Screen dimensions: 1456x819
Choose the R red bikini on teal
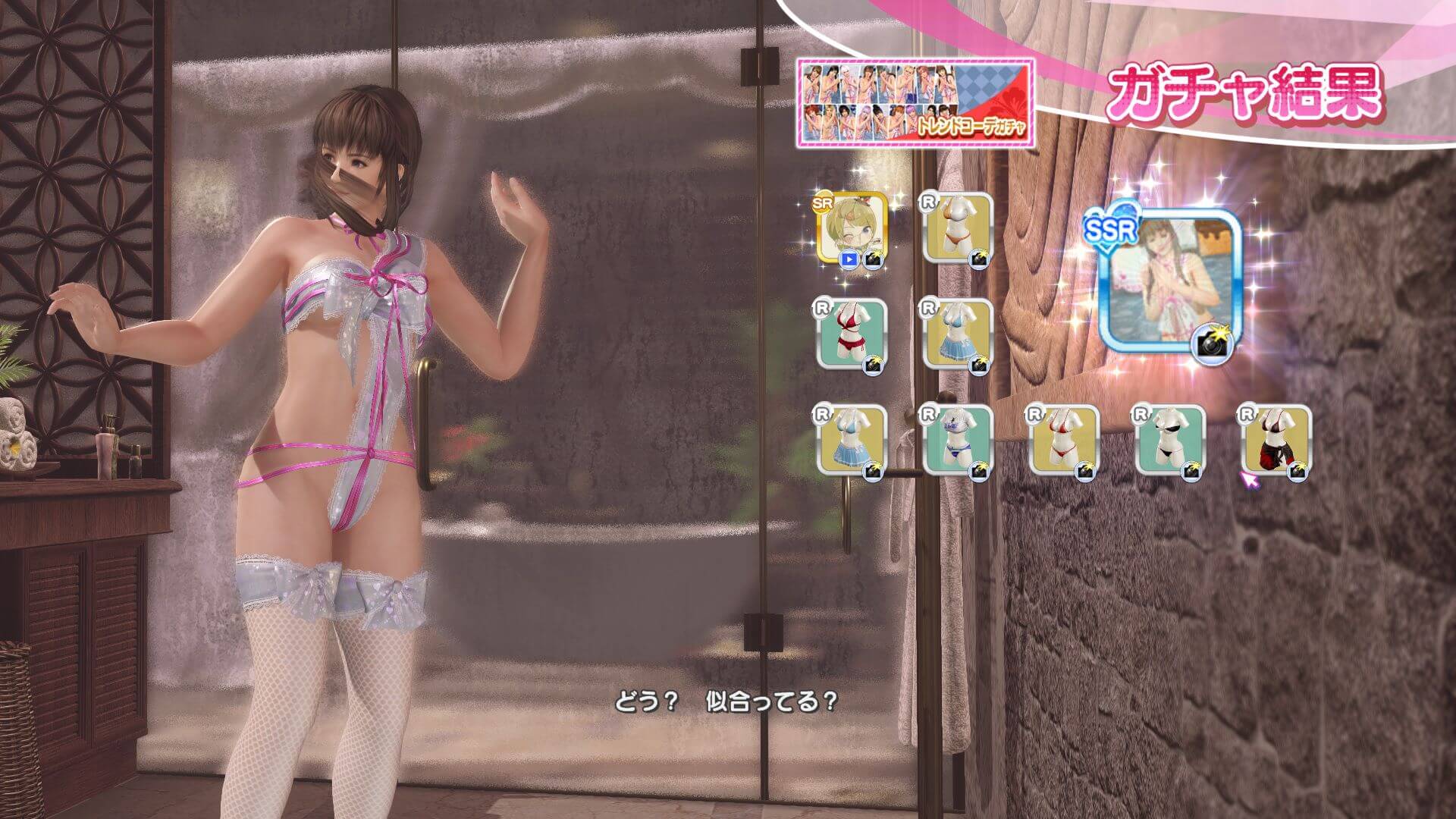point(851,335)
